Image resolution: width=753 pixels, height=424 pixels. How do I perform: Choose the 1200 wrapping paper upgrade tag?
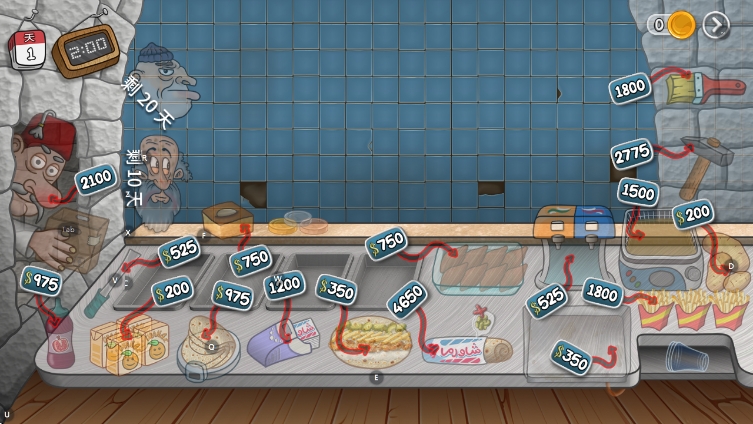284,286
